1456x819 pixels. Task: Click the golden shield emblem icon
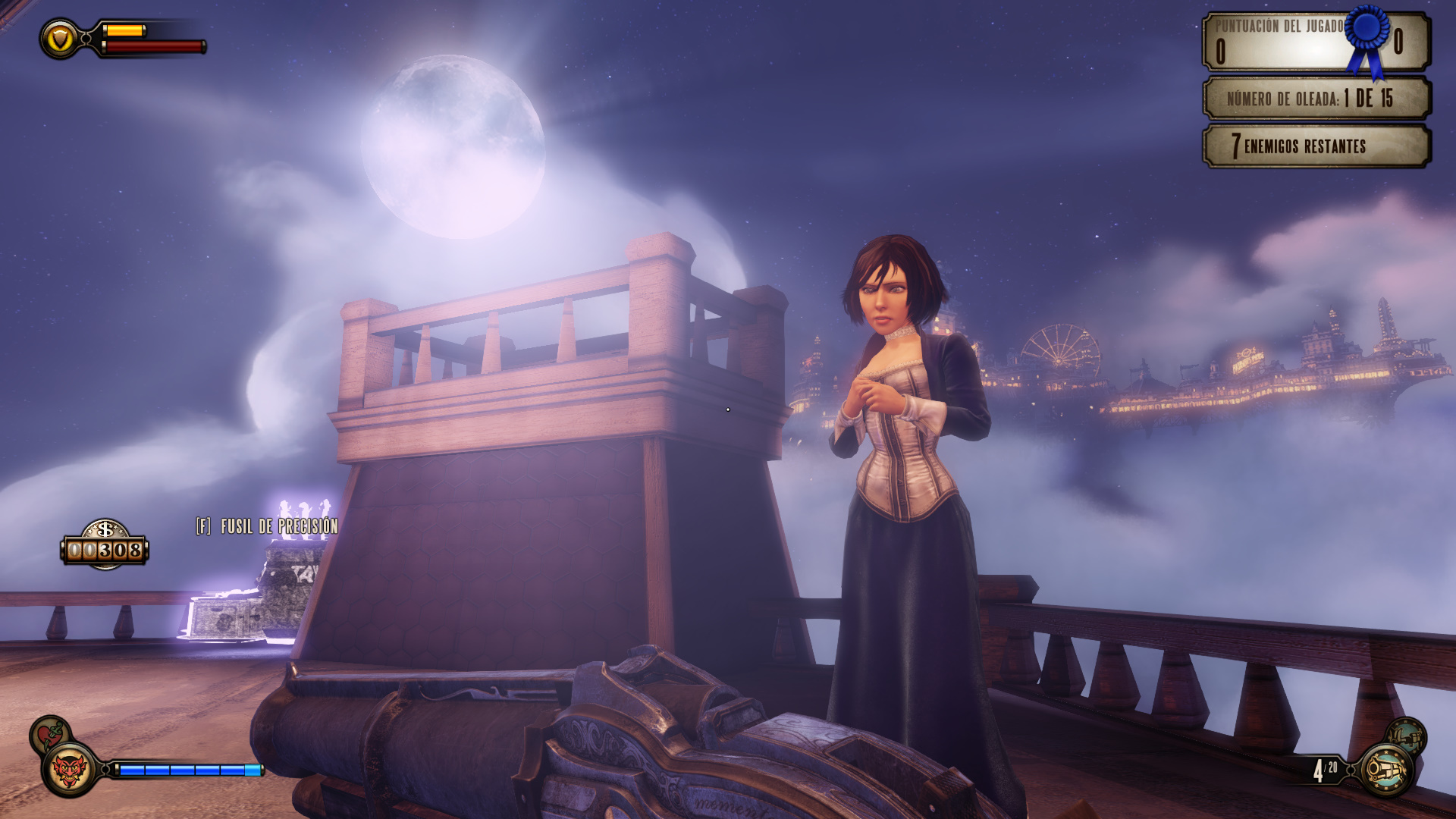click(x=60, y=39)
